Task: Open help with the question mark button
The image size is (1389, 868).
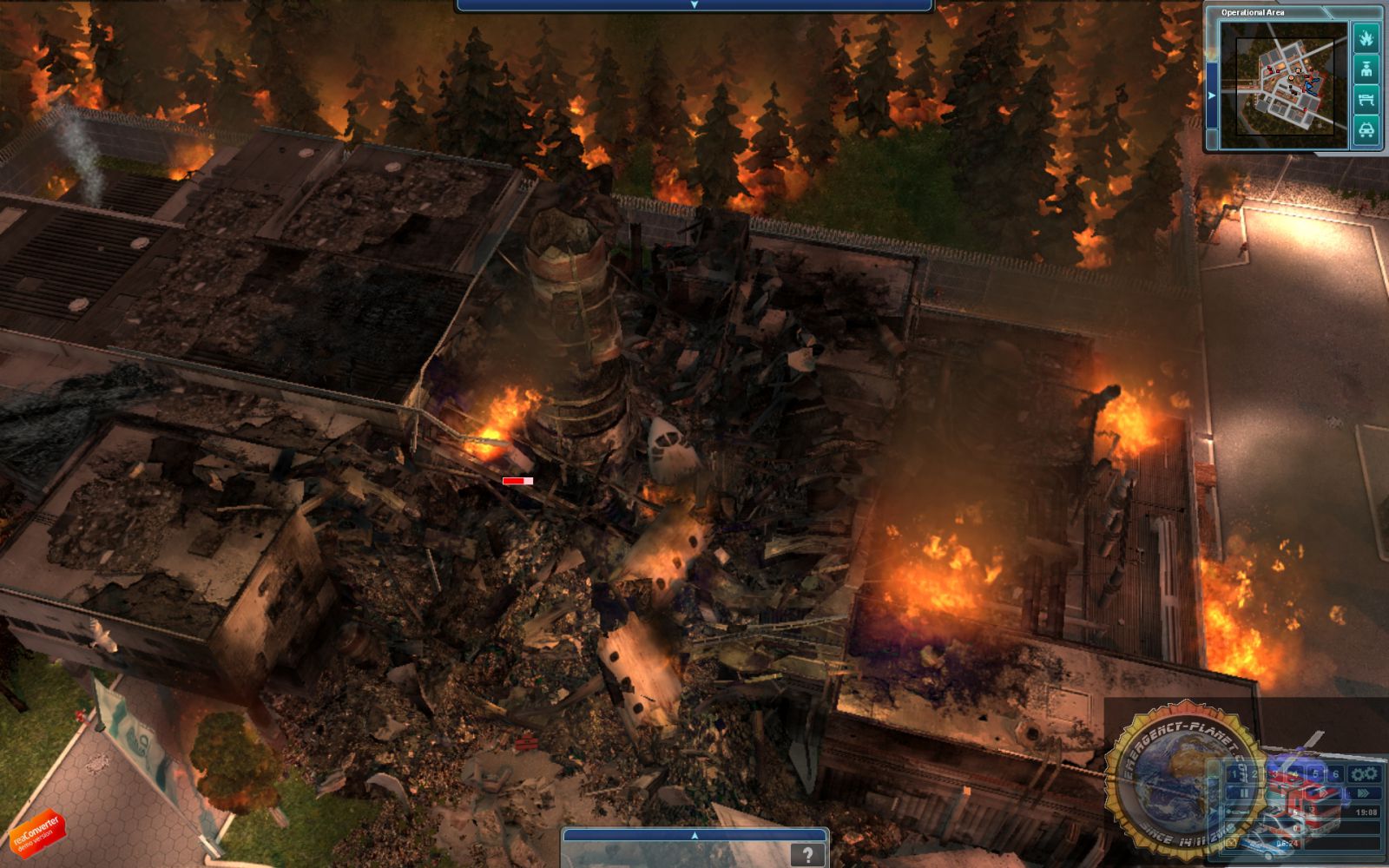Action: [807, 855]
